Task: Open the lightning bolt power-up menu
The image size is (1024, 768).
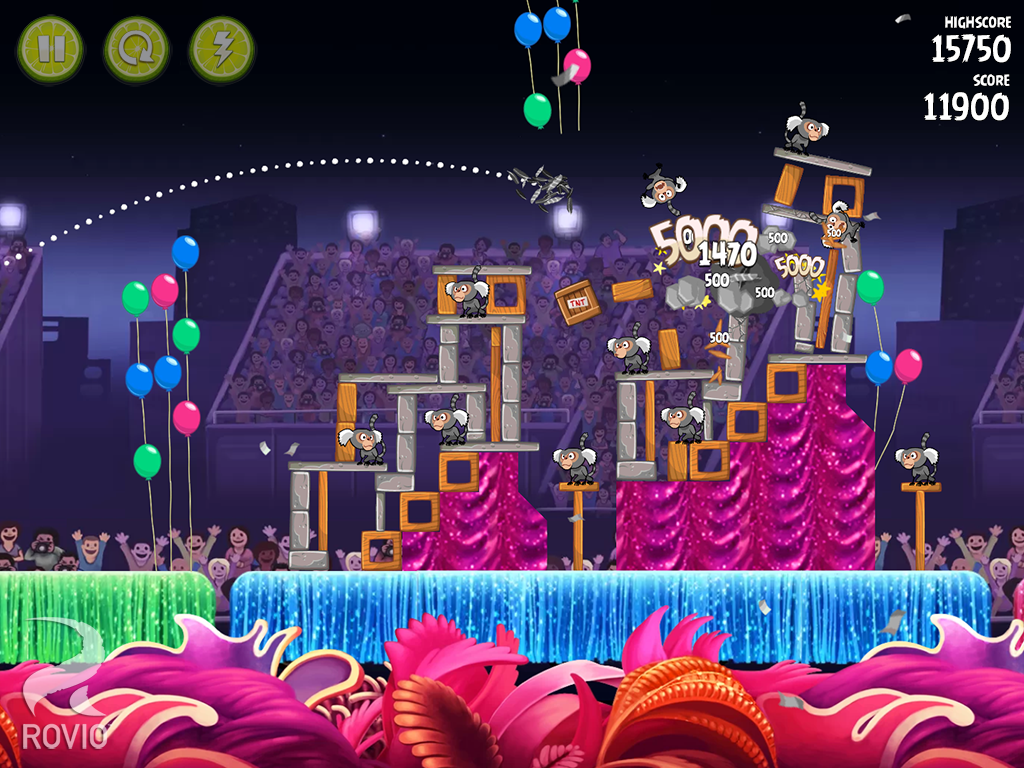Action: coord(222,49)
